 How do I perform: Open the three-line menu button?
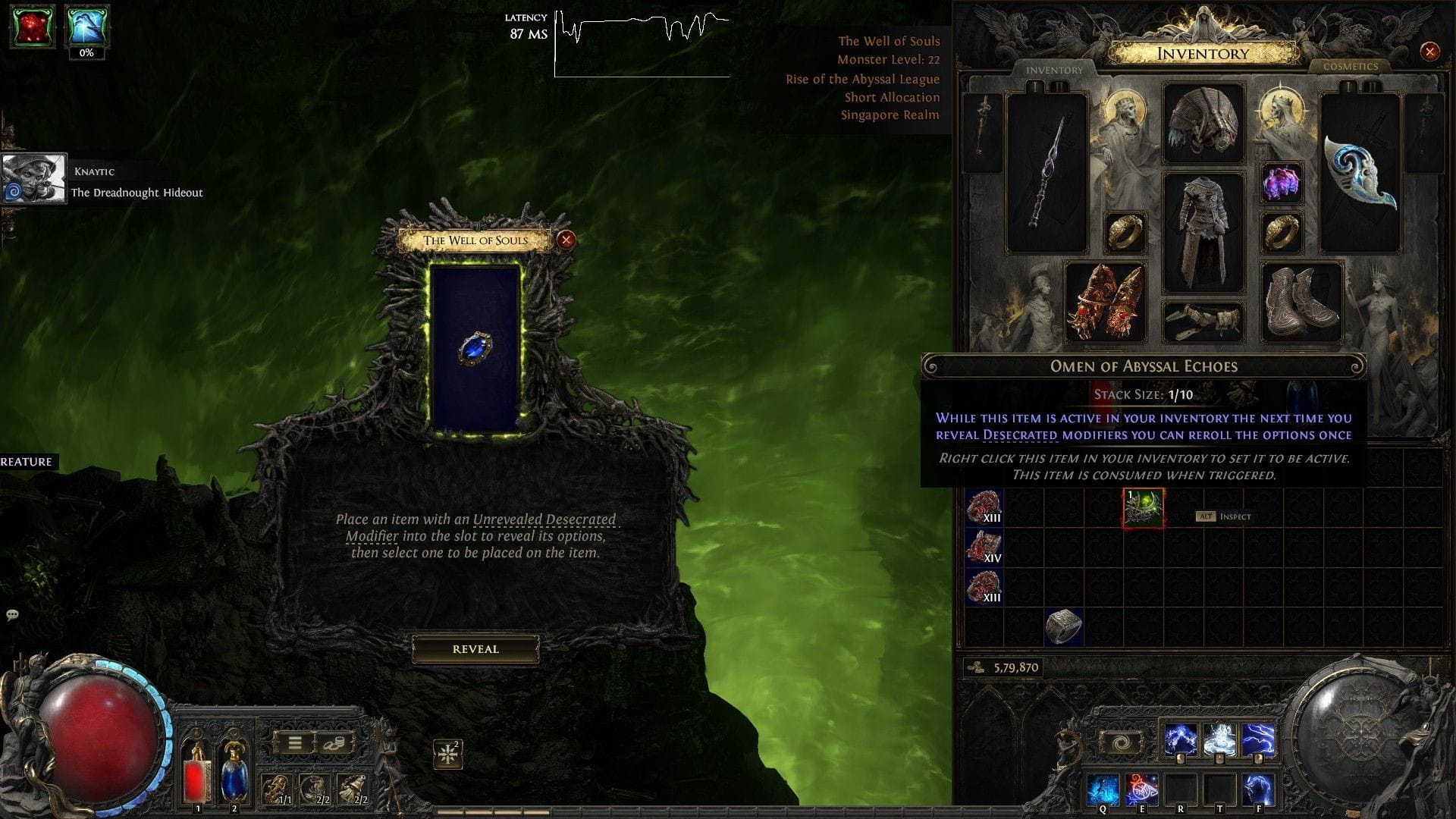coord(295,743)
